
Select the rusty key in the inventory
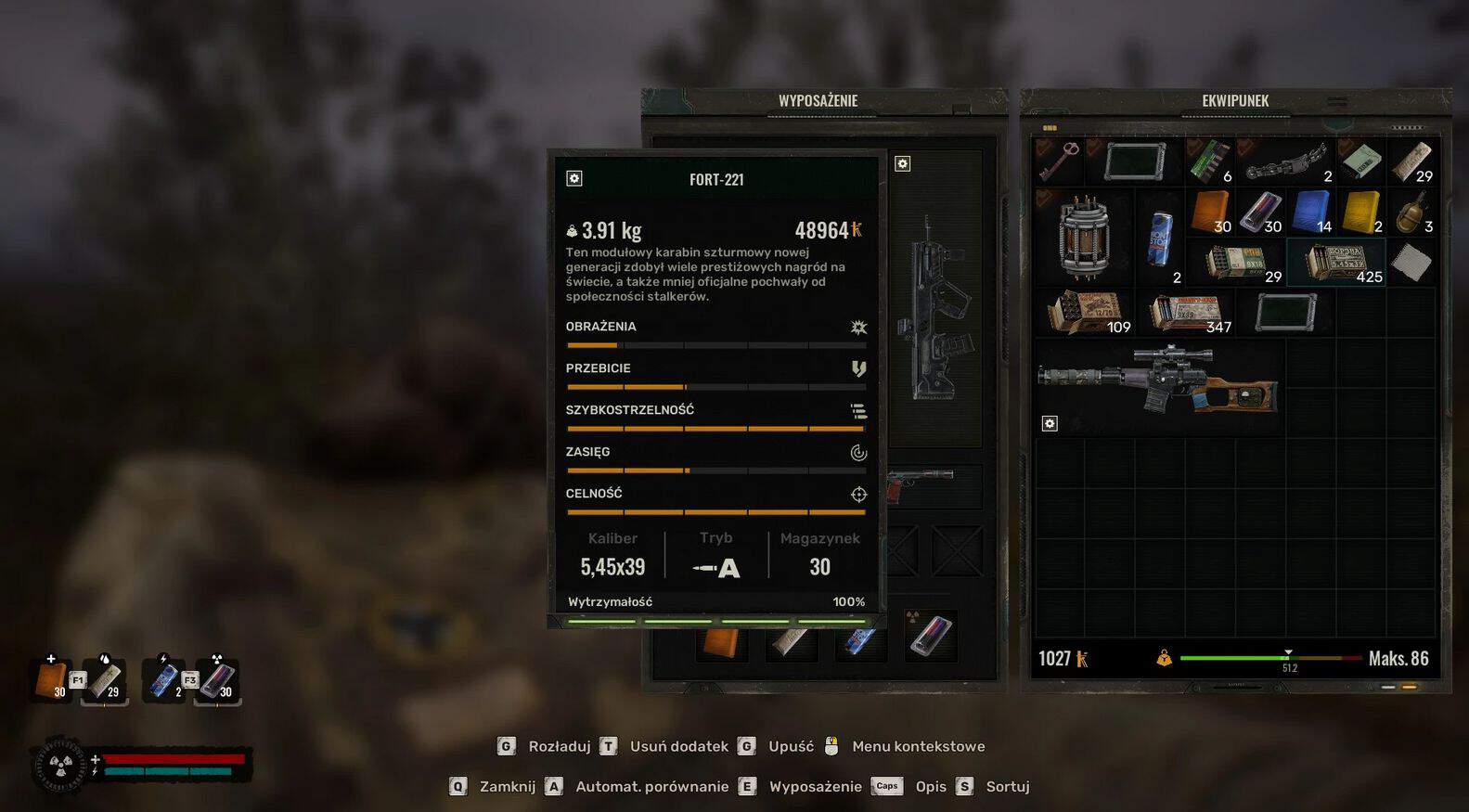(x=1059, y=160)
